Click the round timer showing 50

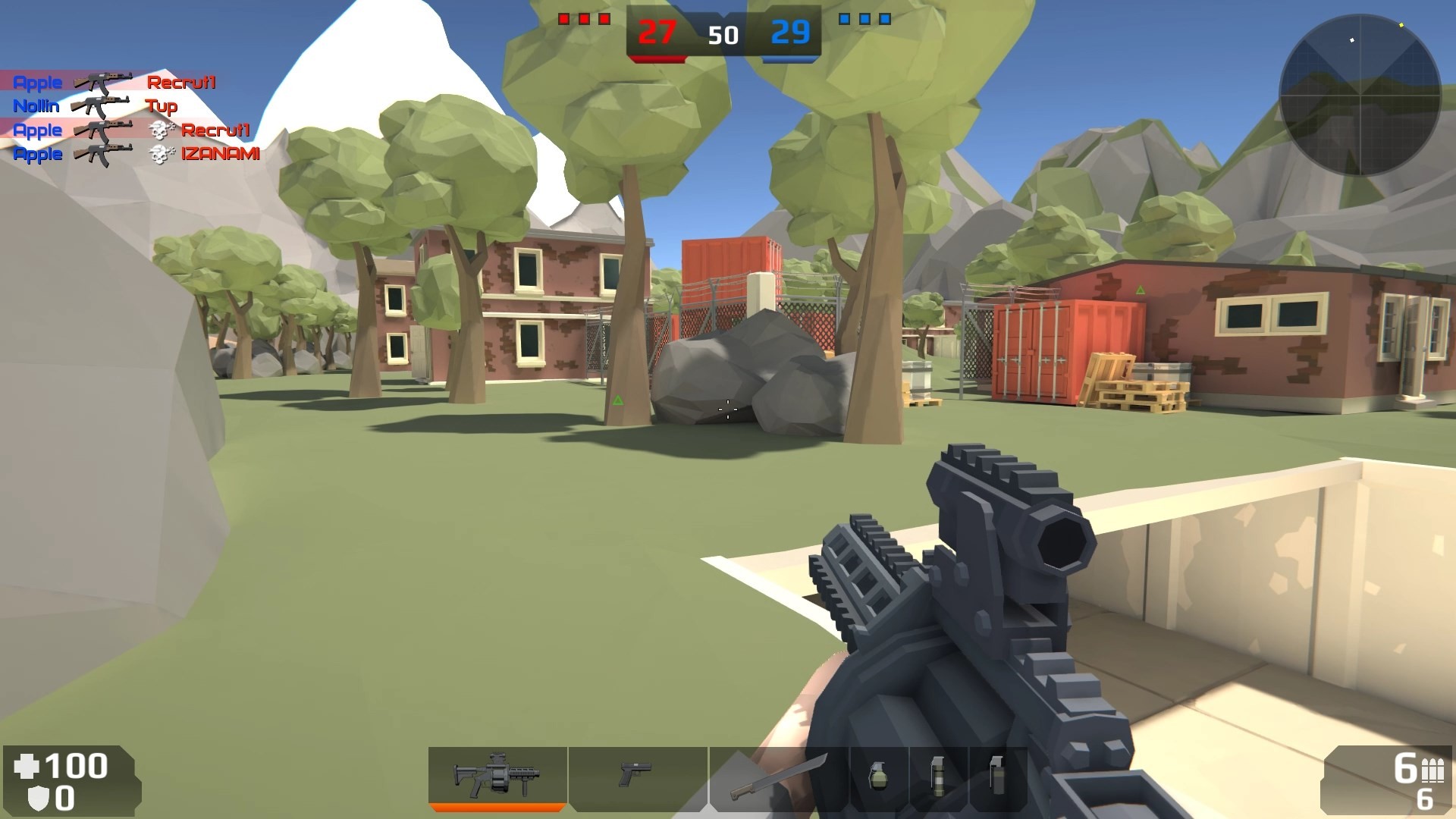click(724, 35)
